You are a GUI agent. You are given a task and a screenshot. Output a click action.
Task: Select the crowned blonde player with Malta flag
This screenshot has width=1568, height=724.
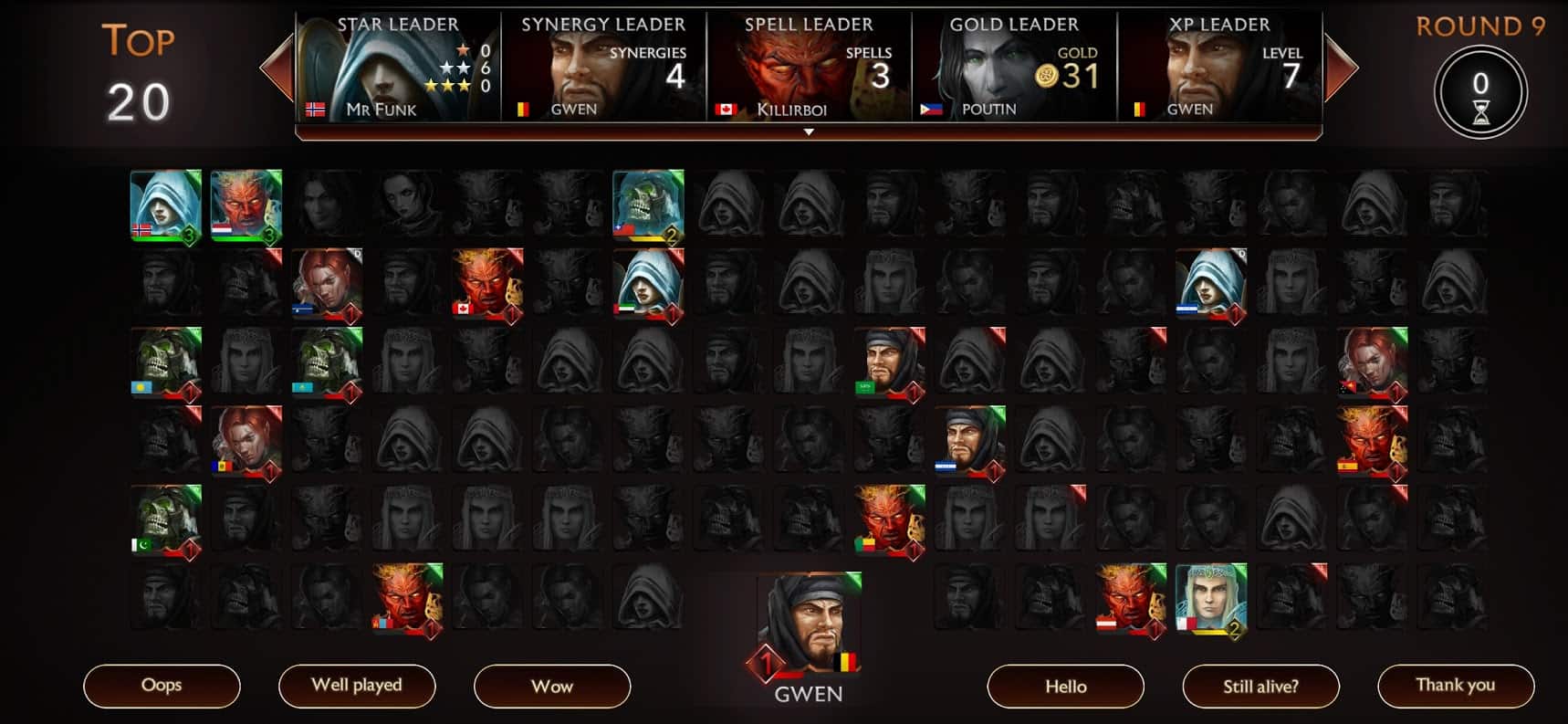[x=1211, y=598]
